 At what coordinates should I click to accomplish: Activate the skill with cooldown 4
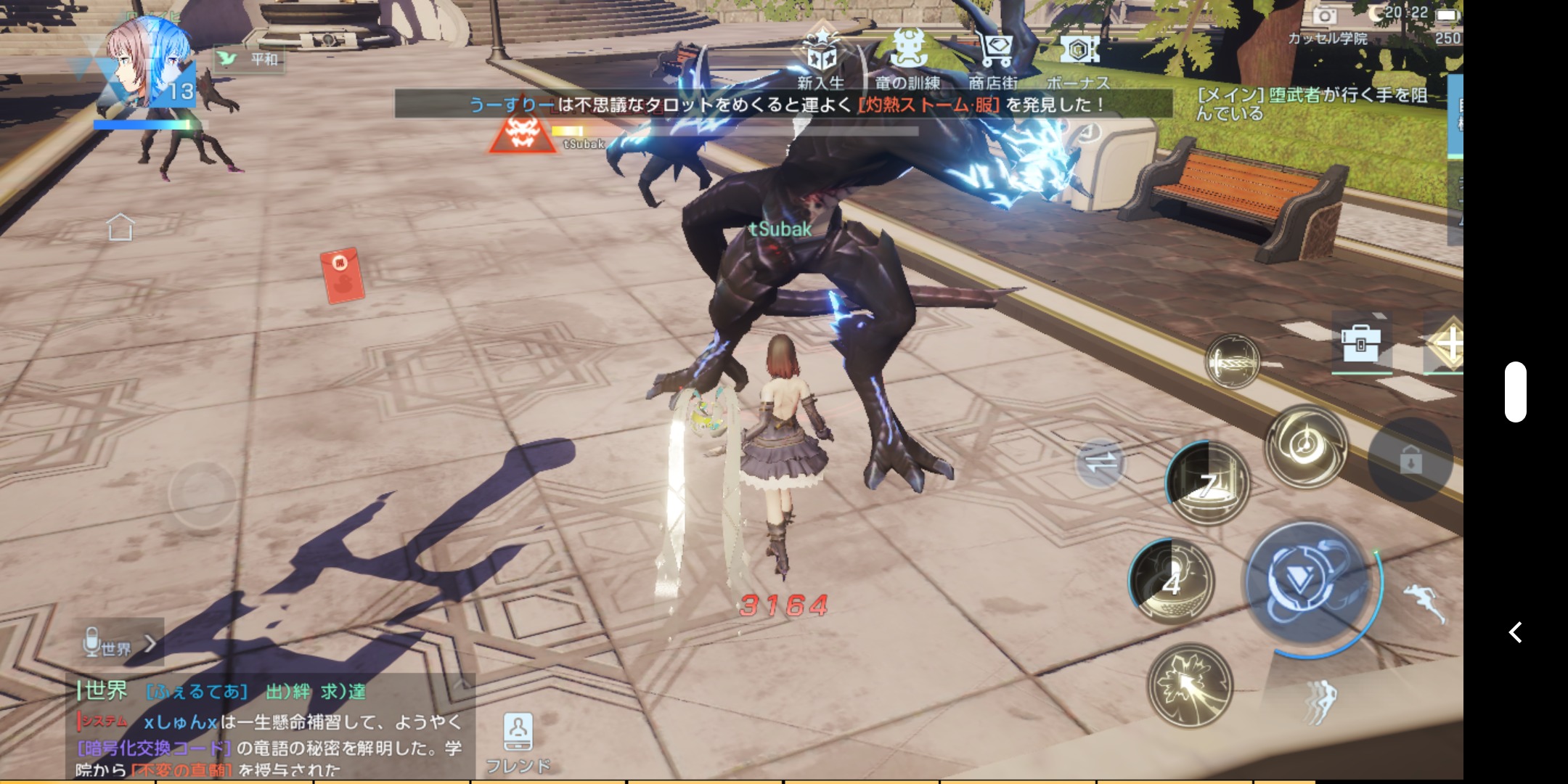[1172, 581]
